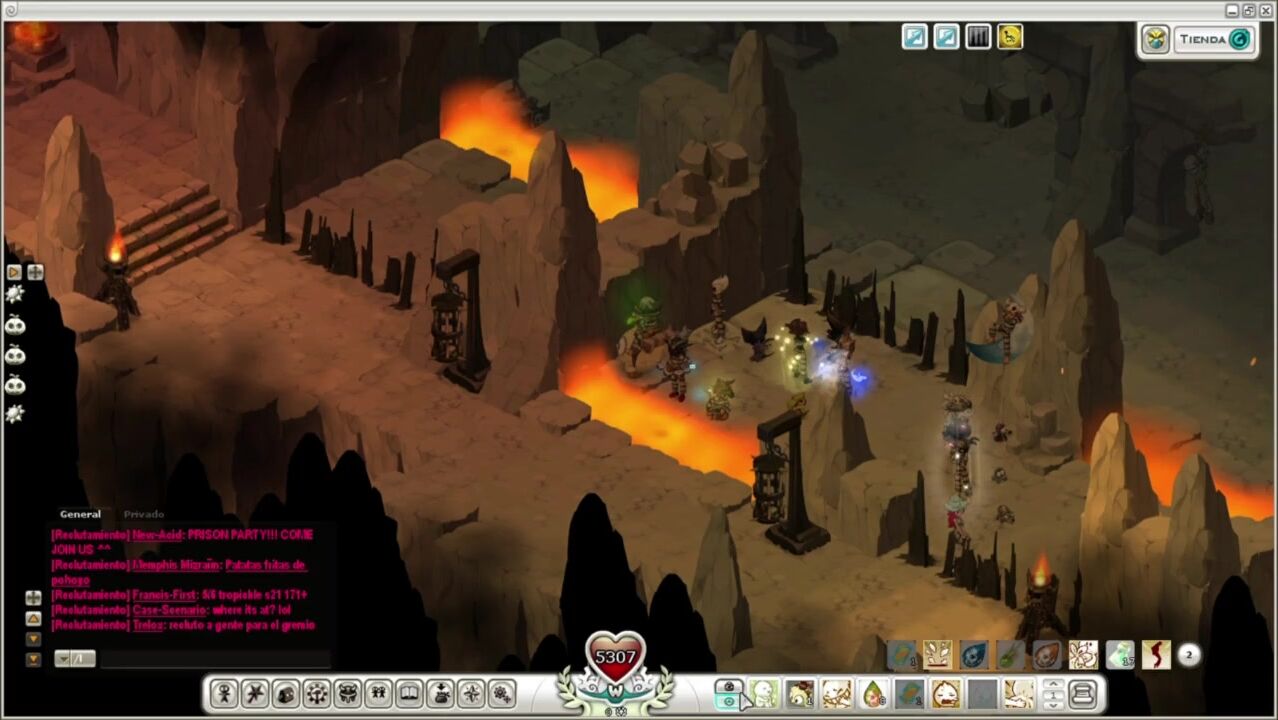The image size is (1278, 720).
Task: Open the winged globe icon beside Tienda
Action: [x=1156, y=40]
